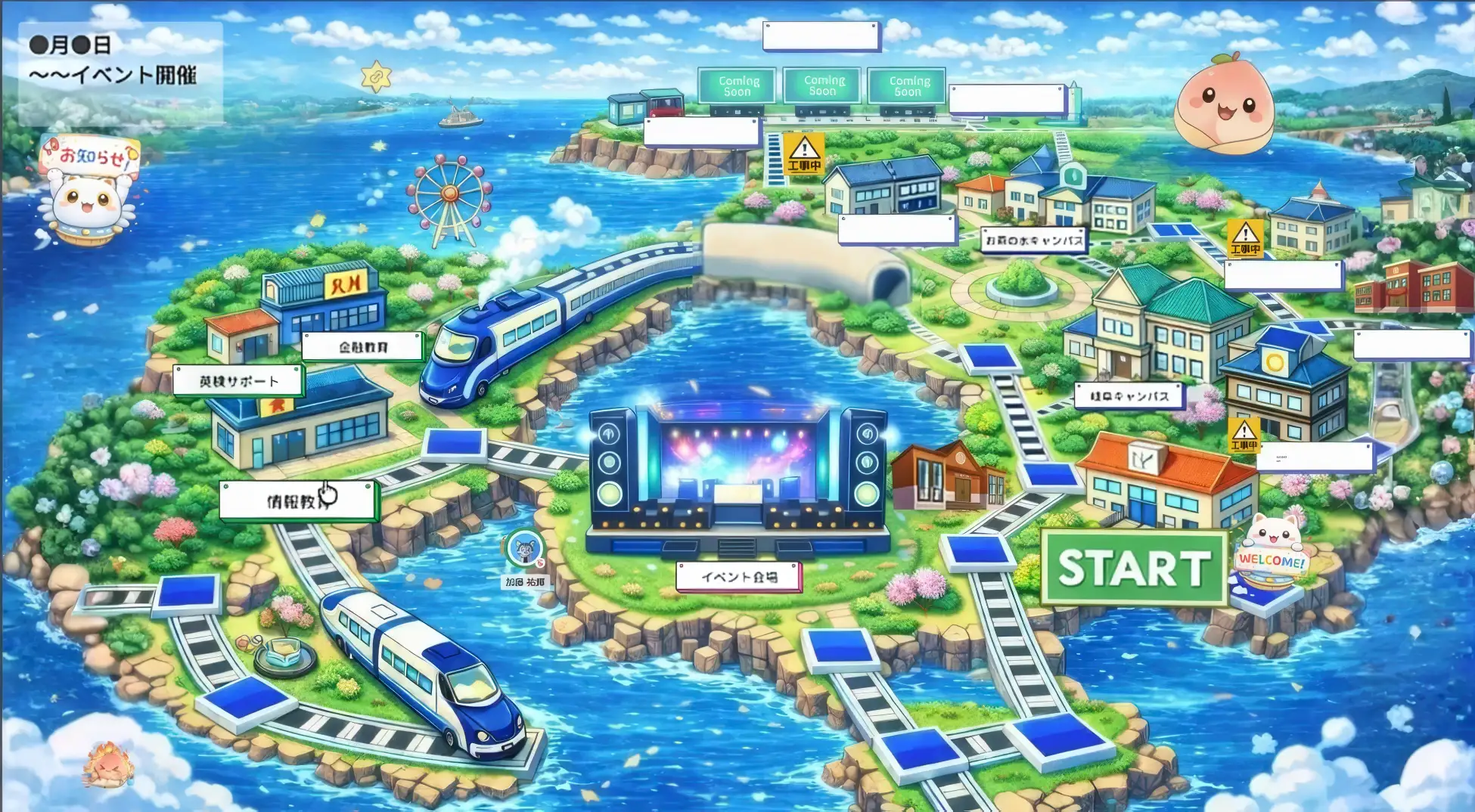Open the 英検サポート label
Image resolution: width=1475 pixels, height=812 pixels.
(238, 381)
